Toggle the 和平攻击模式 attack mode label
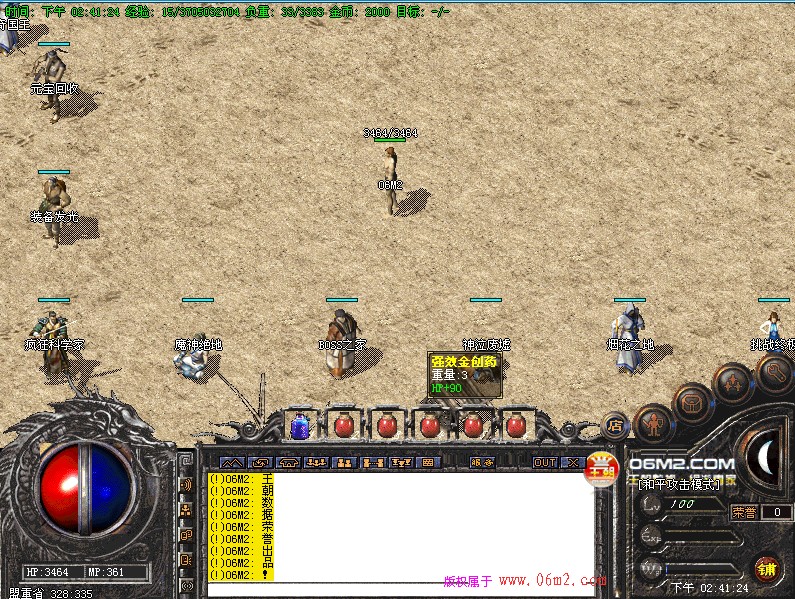The width and height of the screenshot is (795, 599). pos(680,484)
